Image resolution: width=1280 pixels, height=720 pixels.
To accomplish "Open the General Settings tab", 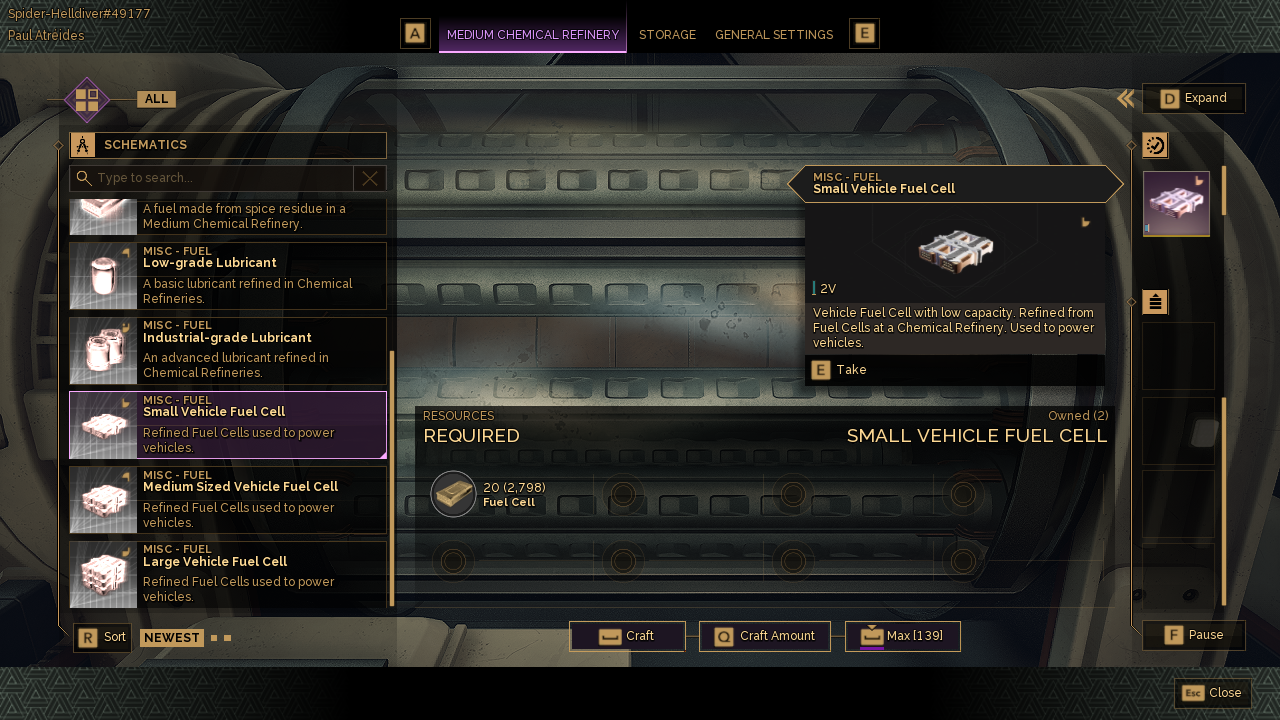I will click(773, 35).
